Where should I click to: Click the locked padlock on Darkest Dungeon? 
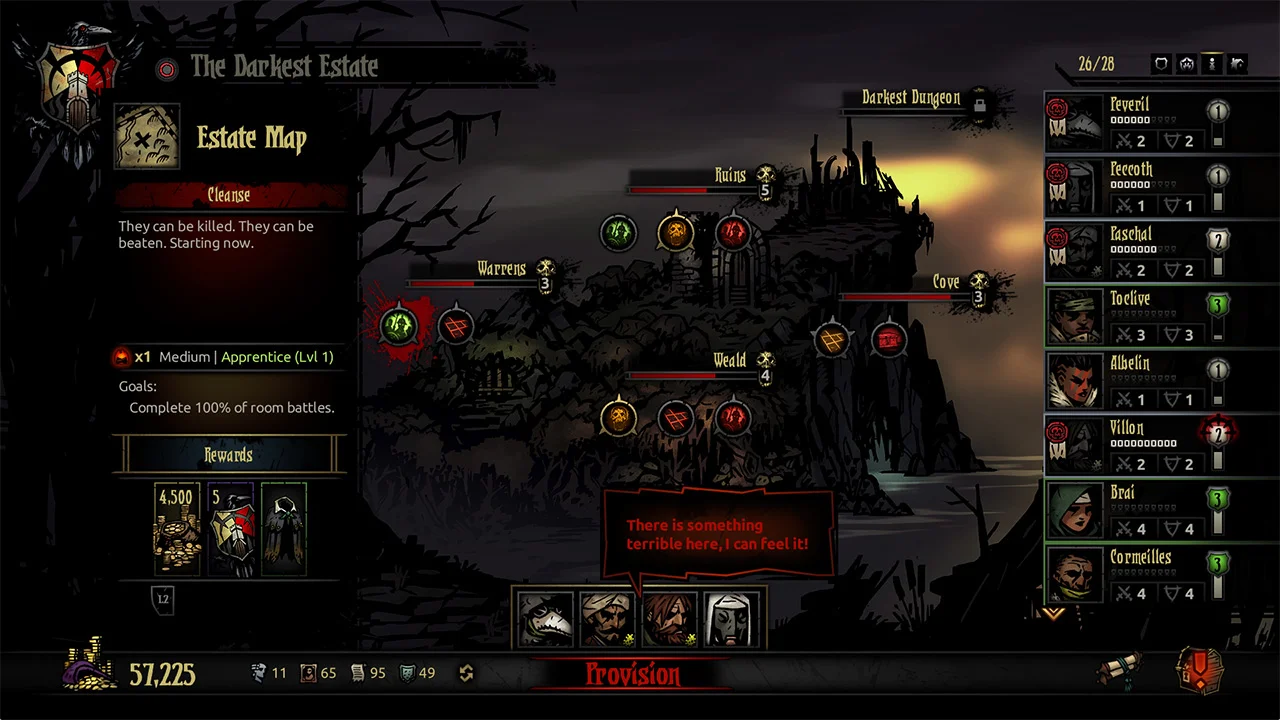pyautogui.click(x=982, y=104)
